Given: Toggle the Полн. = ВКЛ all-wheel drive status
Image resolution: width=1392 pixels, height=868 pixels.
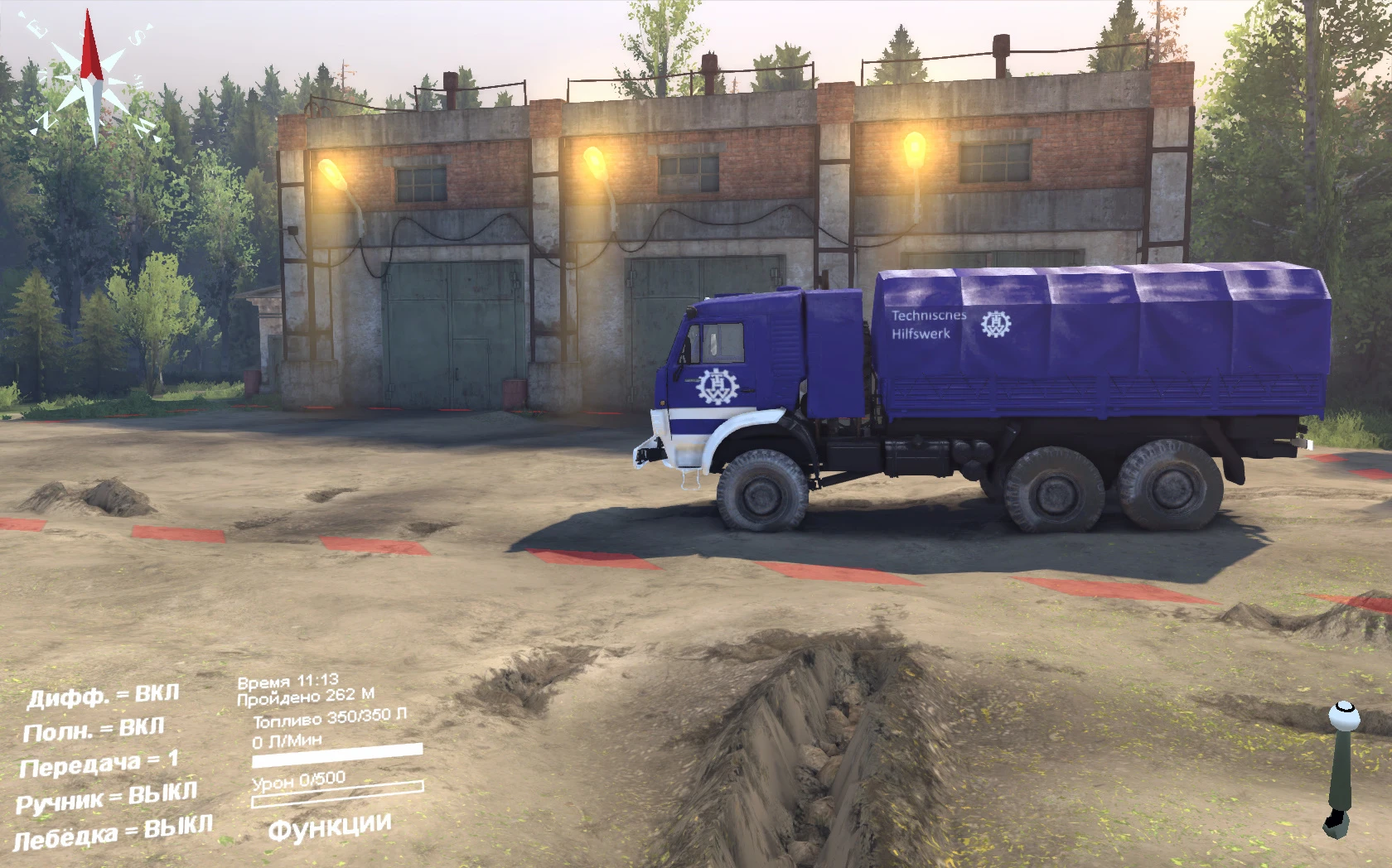Looking at the screenshot, I should pos(95,731).
